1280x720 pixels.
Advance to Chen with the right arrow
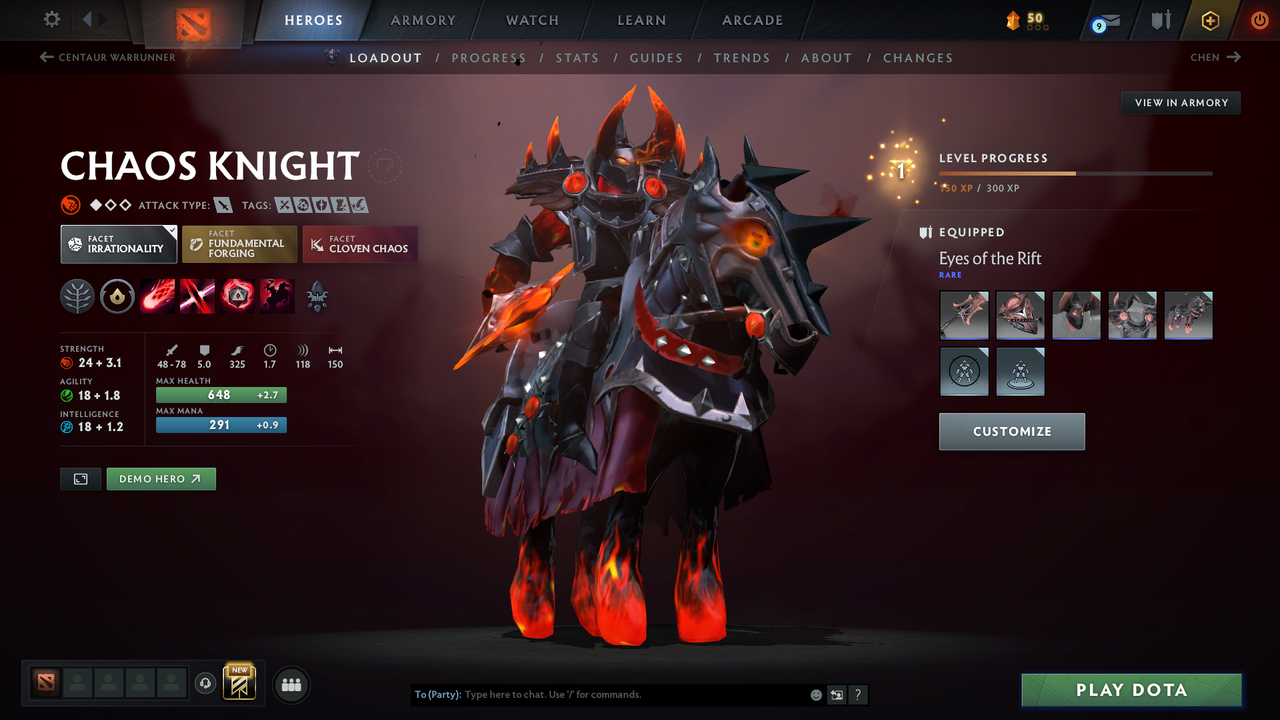click(x=1236, y=57)
